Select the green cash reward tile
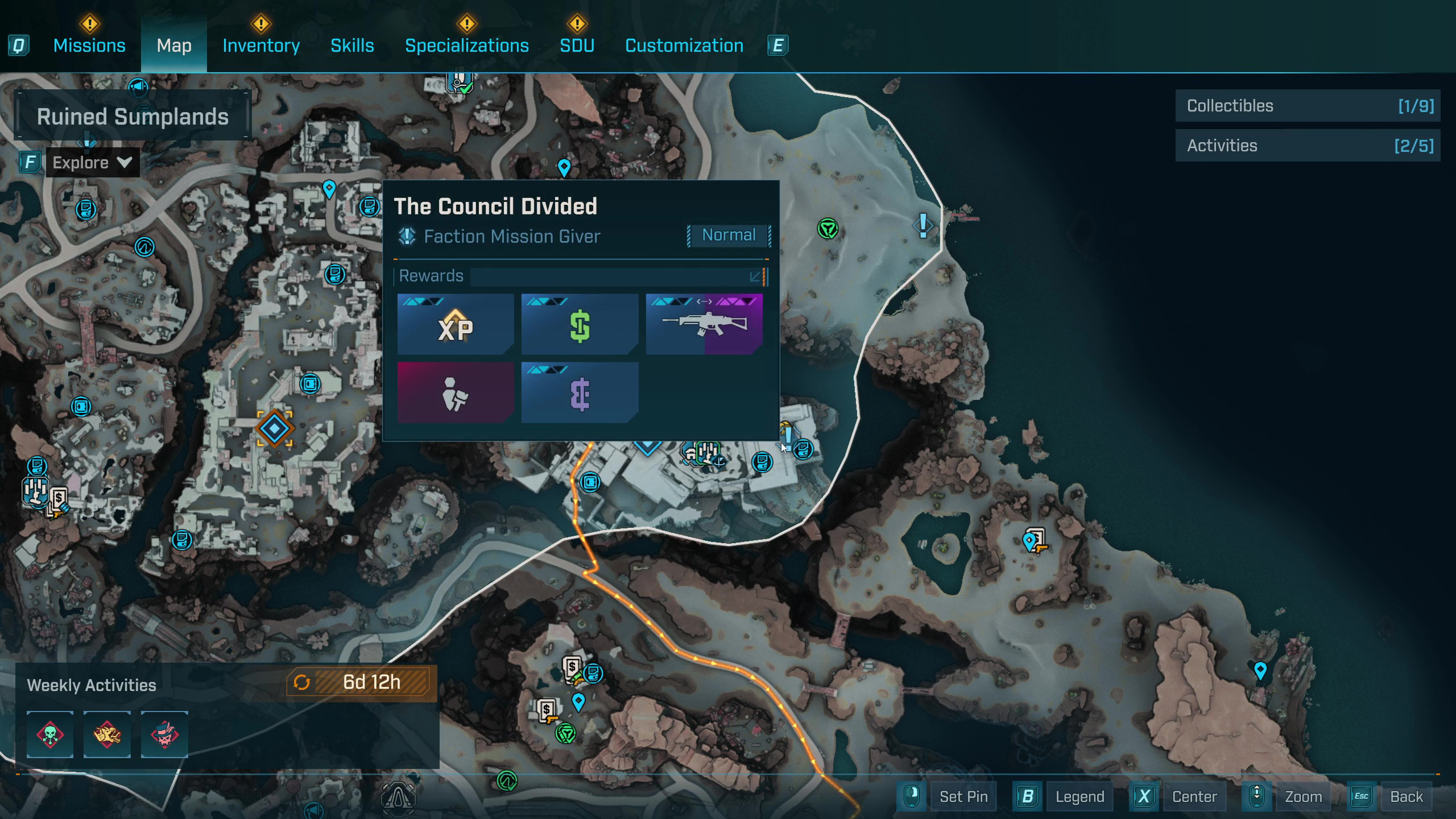This screenshot has height=819, width=1456. (x=580, y=325)
